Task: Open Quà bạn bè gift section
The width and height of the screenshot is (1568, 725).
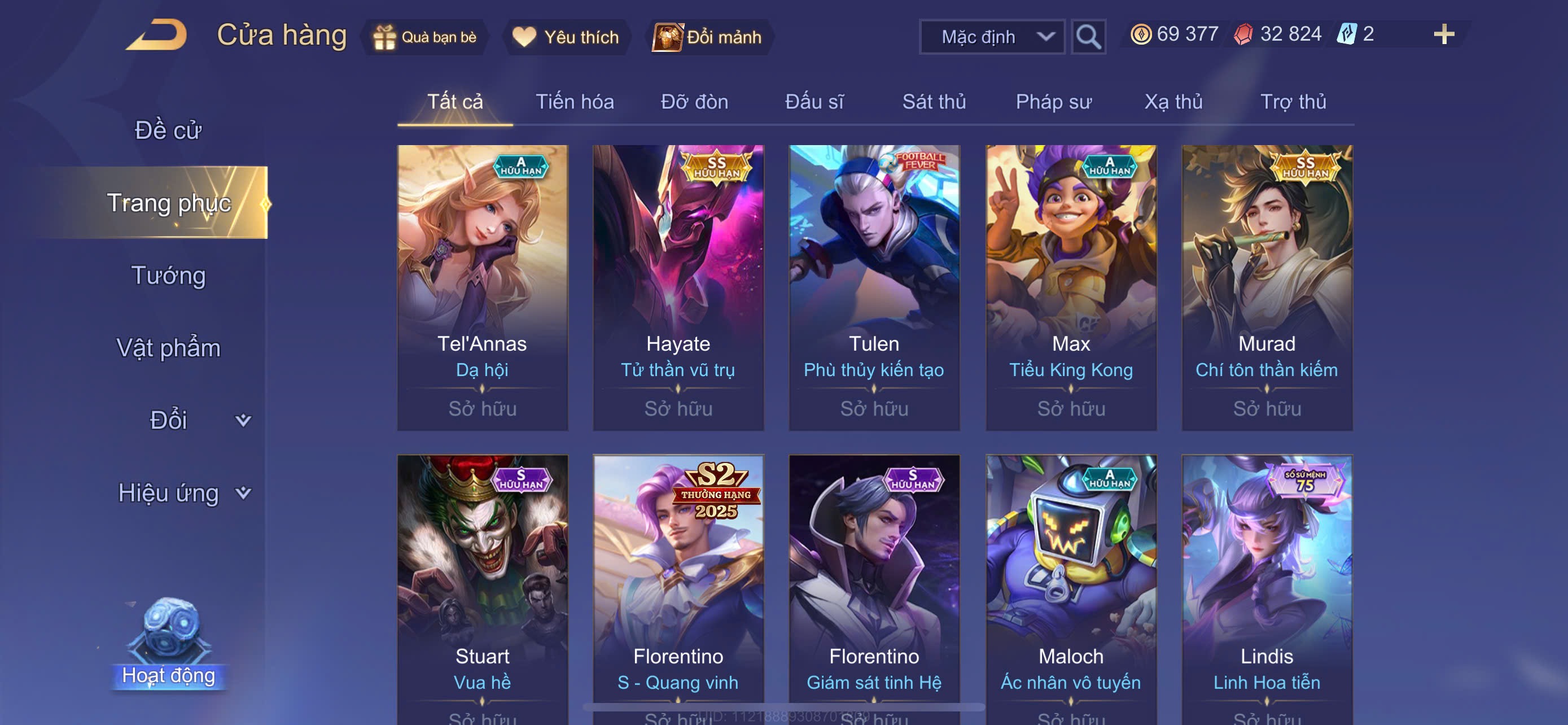Action: pyautogui.click(x=425, y=37)
